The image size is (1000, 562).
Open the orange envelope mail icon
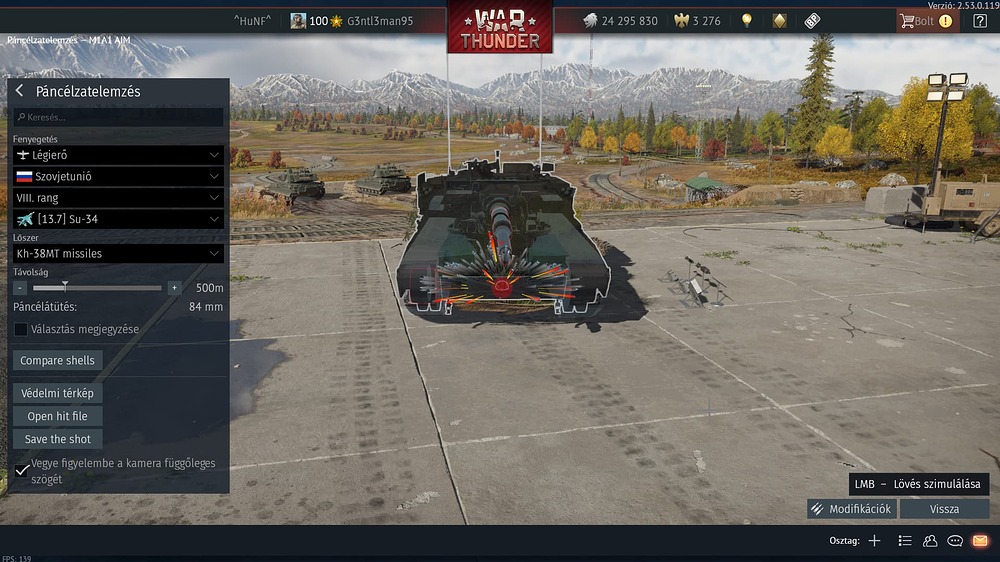pos(980,541)
